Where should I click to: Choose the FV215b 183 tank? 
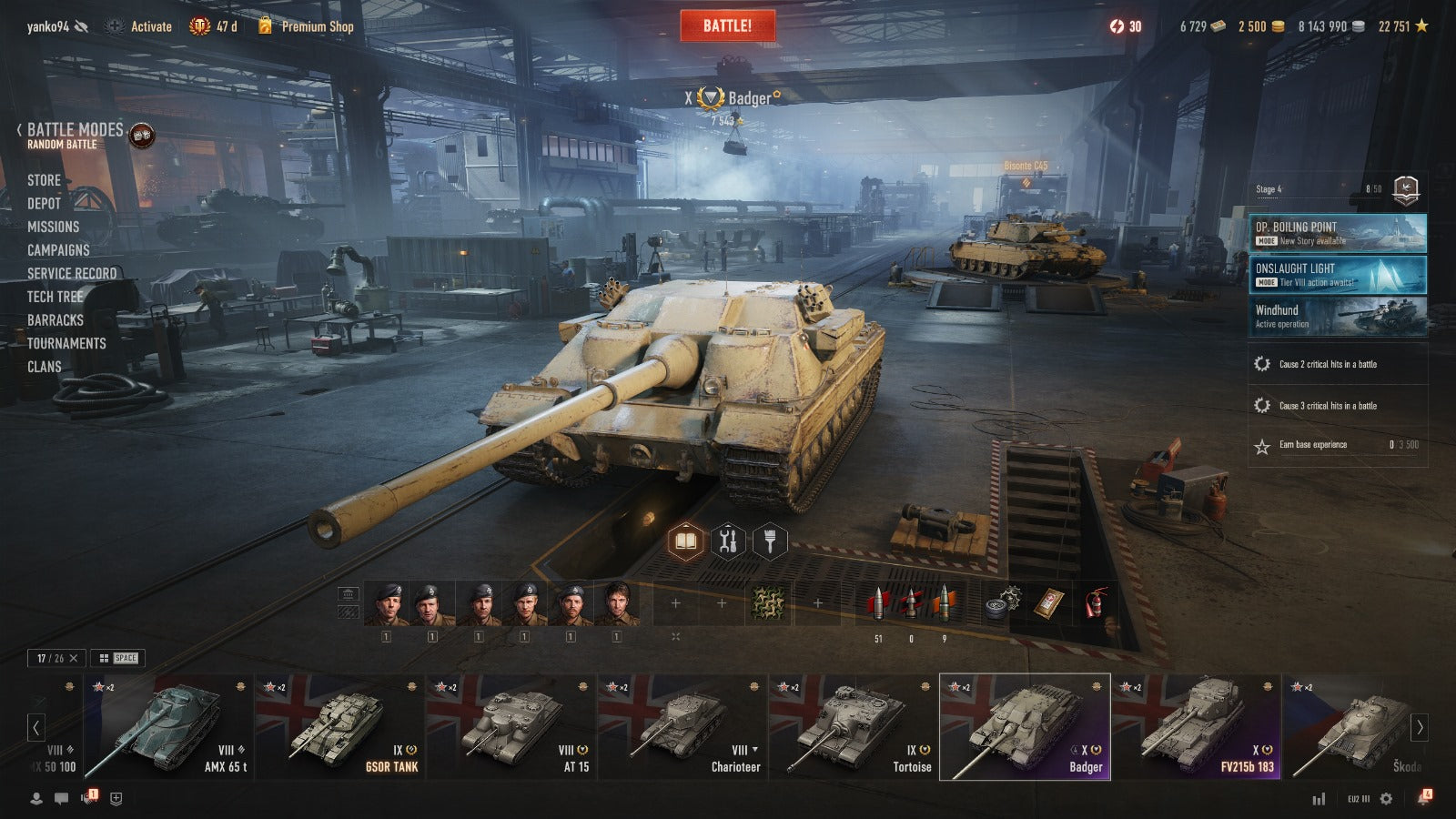coord(1195,727)
